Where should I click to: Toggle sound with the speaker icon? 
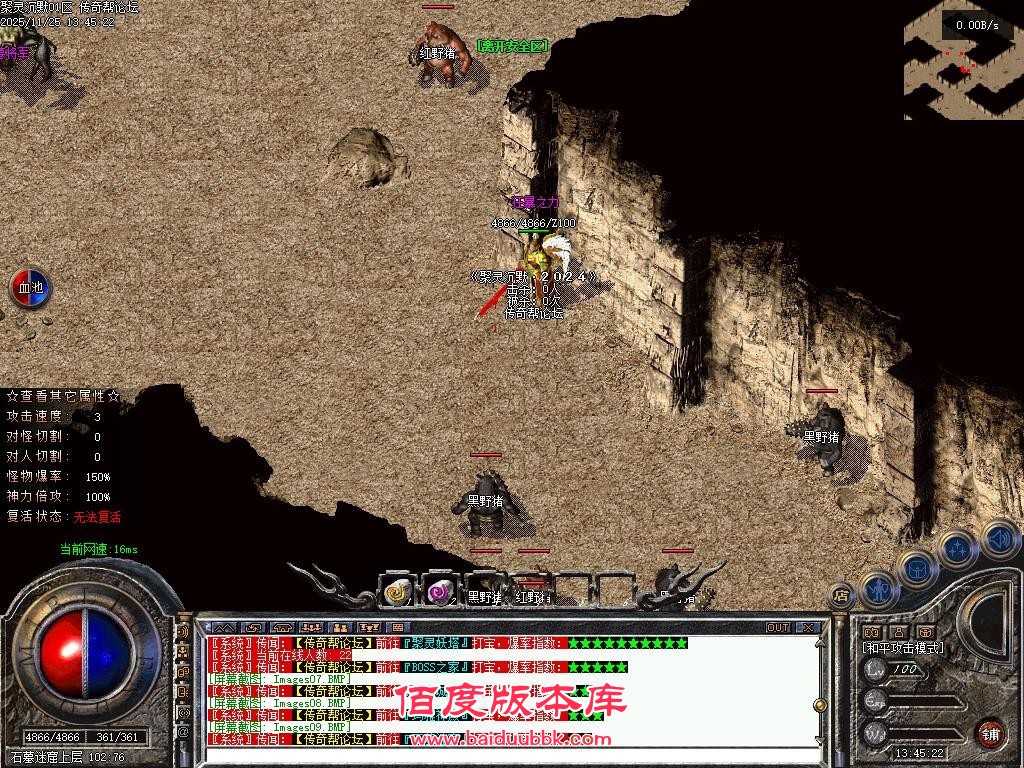tap(999, 539)
